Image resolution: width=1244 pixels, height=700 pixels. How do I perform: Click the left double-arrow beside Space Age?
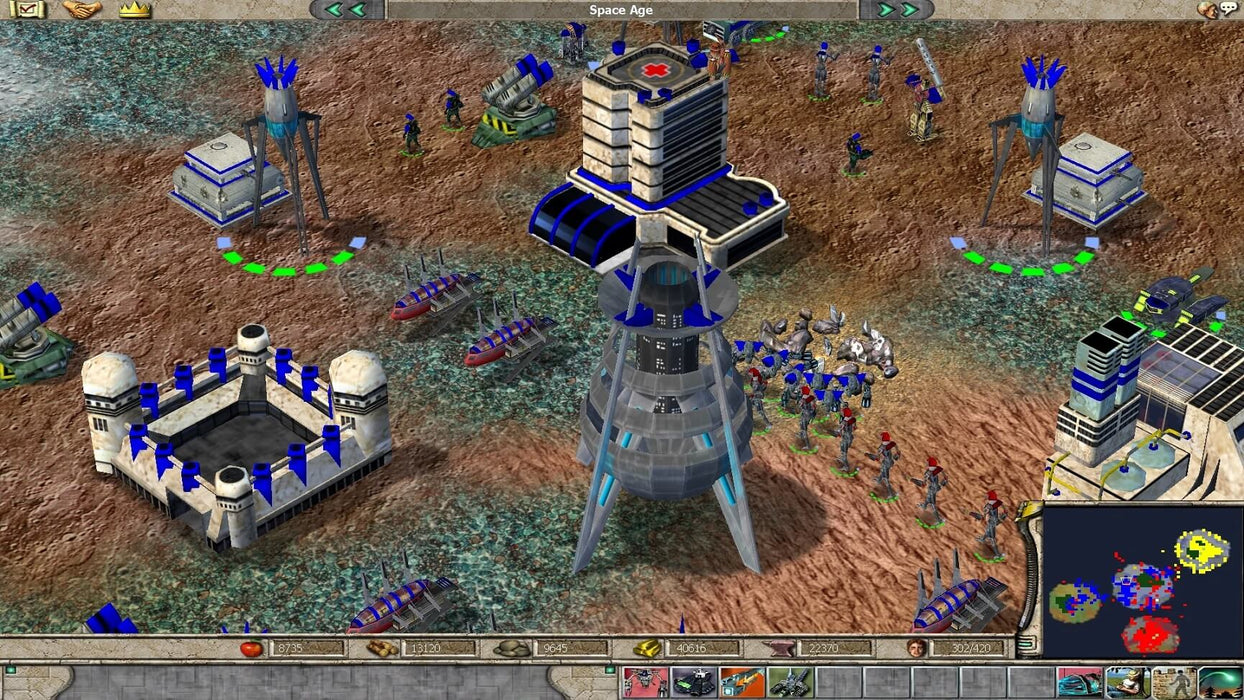pos(344,10)
